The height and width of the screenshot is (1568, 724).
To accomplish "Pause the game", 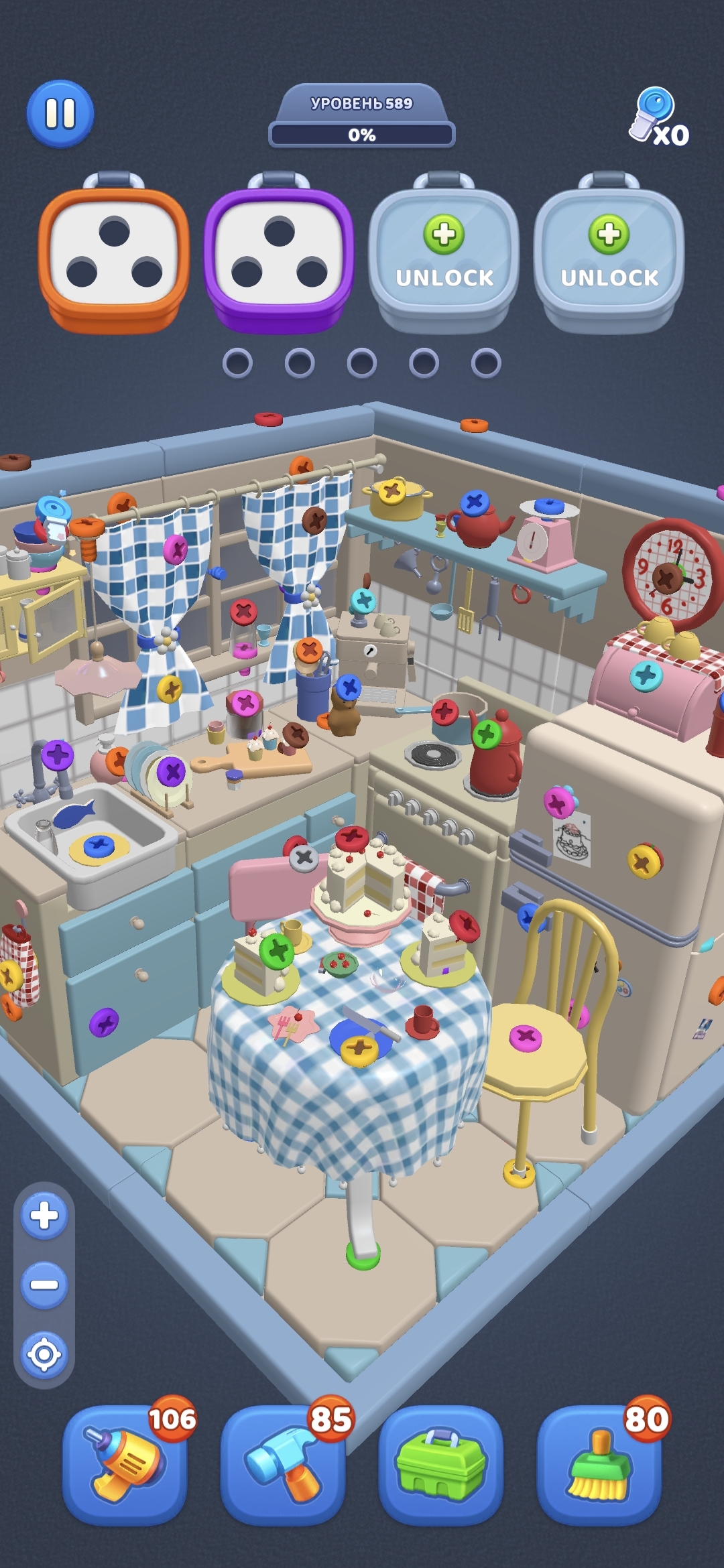I will point(60,114).
